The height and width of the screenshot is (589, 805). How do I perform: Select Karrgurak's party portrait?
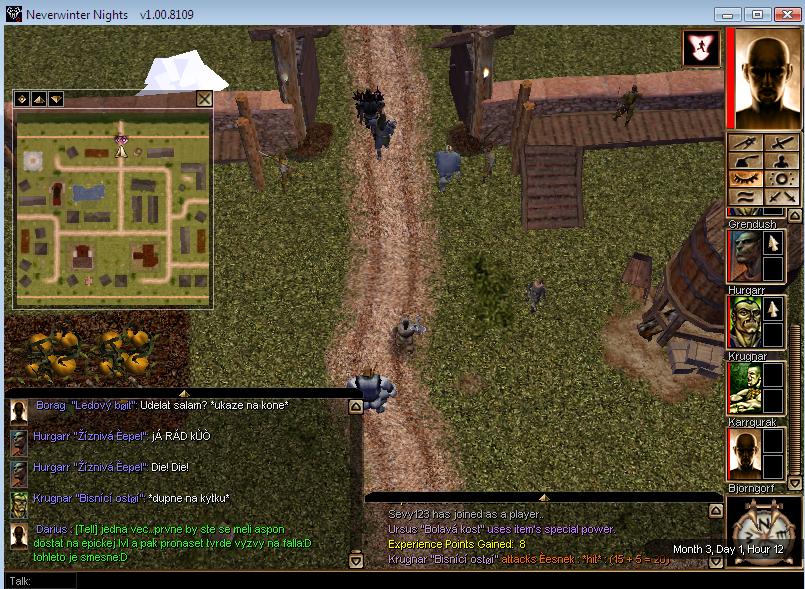click(x=743, y=454)
